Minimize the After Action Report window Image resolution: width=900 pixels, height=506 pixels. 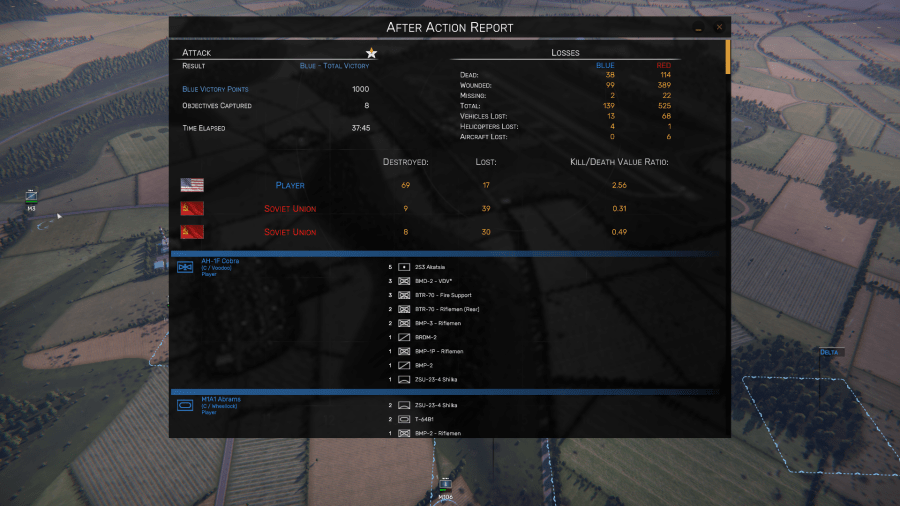click(699, 28)
